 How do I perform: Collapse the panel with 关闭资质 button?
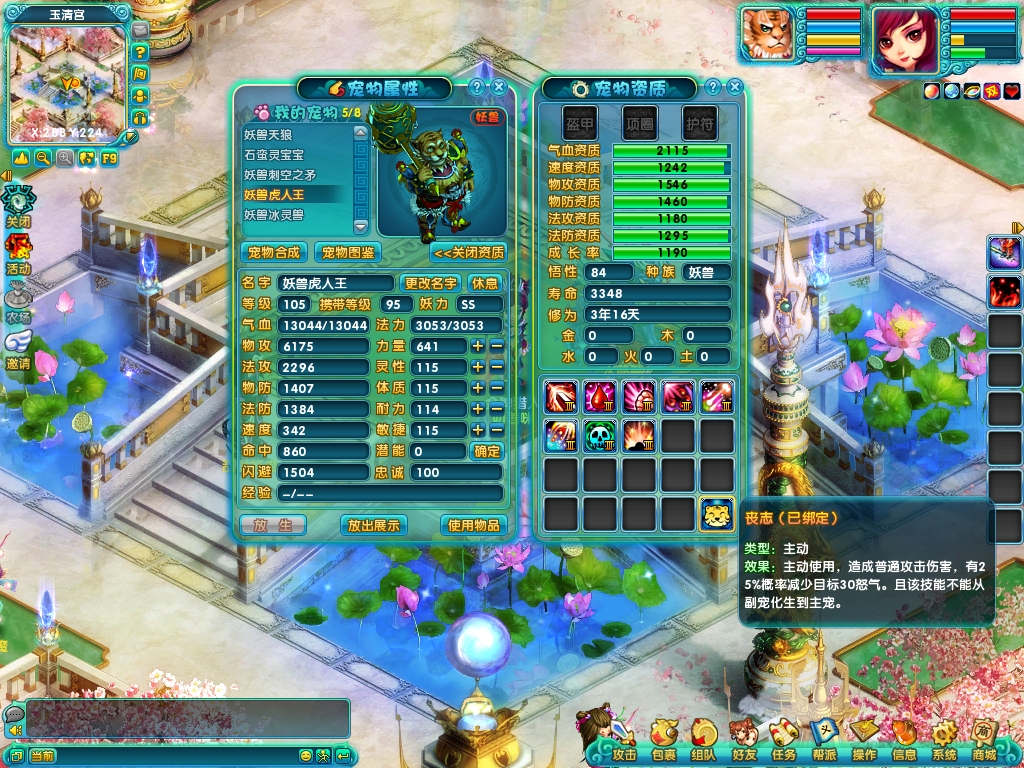[468, 252]
